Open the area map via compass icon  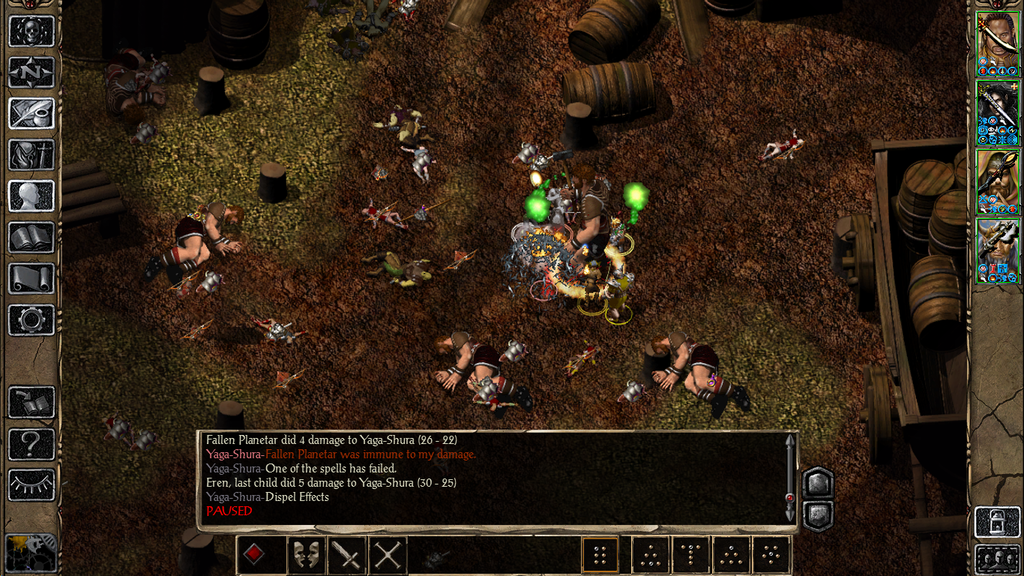click(31, 71)
